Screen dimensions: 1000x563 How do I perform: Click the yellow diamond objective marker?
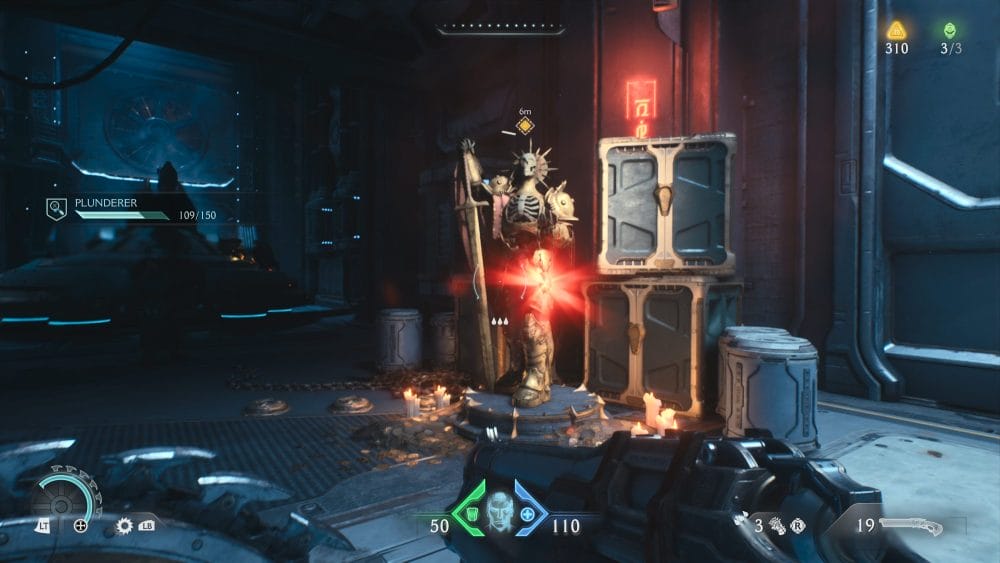(x=524, y=126)
